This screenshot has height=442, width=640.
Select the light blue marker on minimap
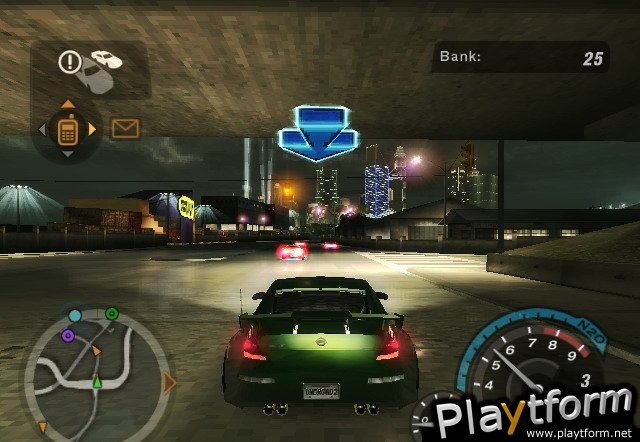tap(75, 316)
